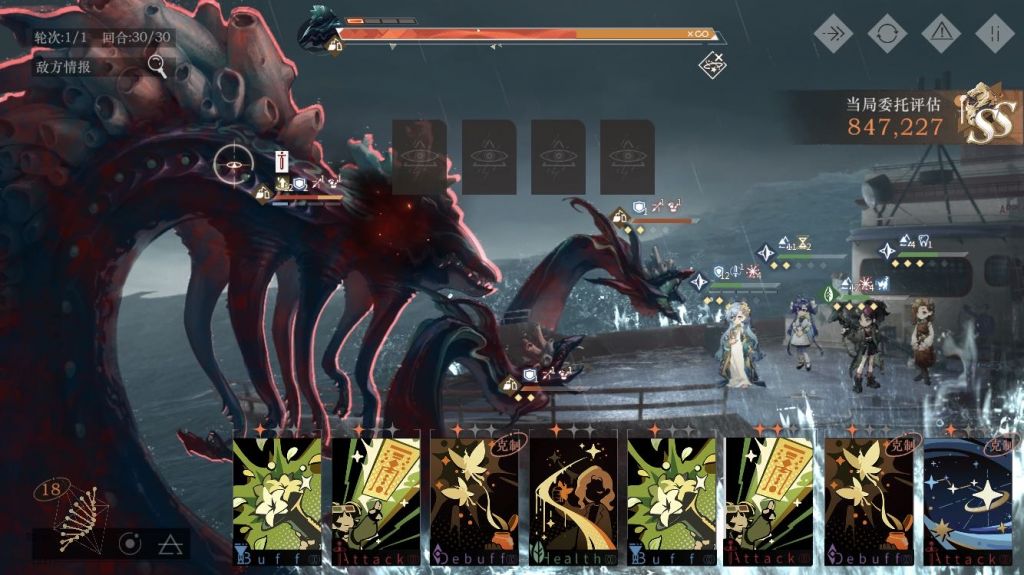
Task: Pause the battle
Action: tap(994, 33)
